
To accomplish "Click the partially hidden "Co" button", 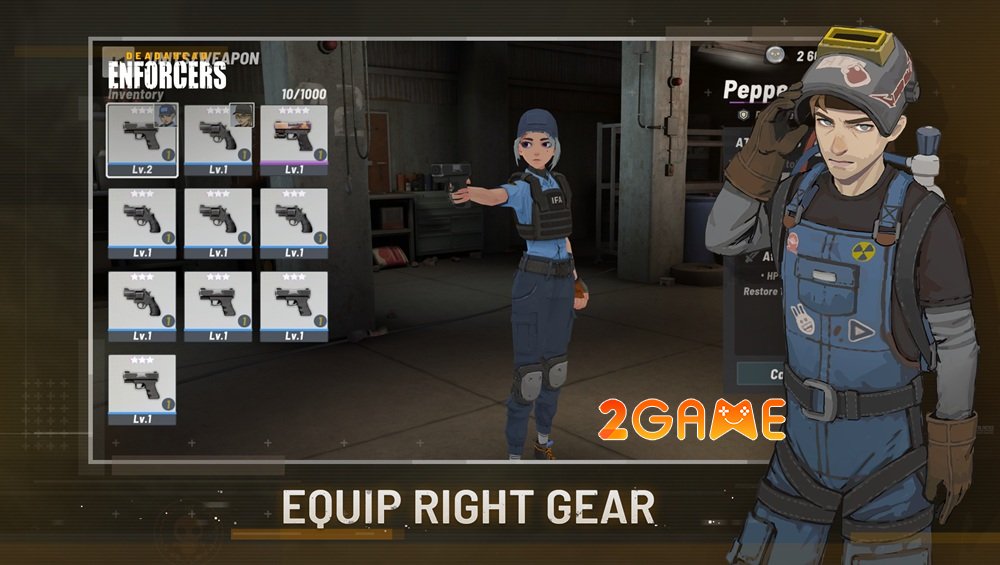I will point(760,374).
